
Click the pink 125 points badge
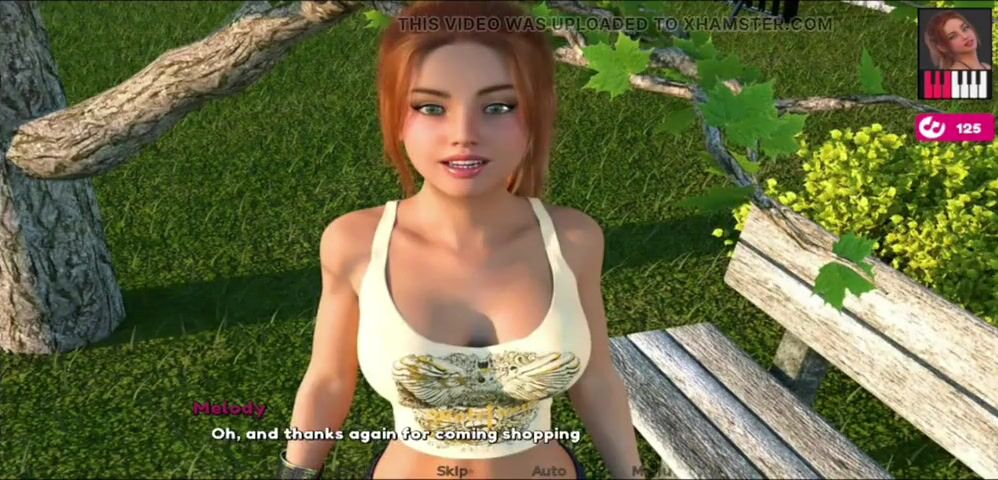tap(953, 128)
